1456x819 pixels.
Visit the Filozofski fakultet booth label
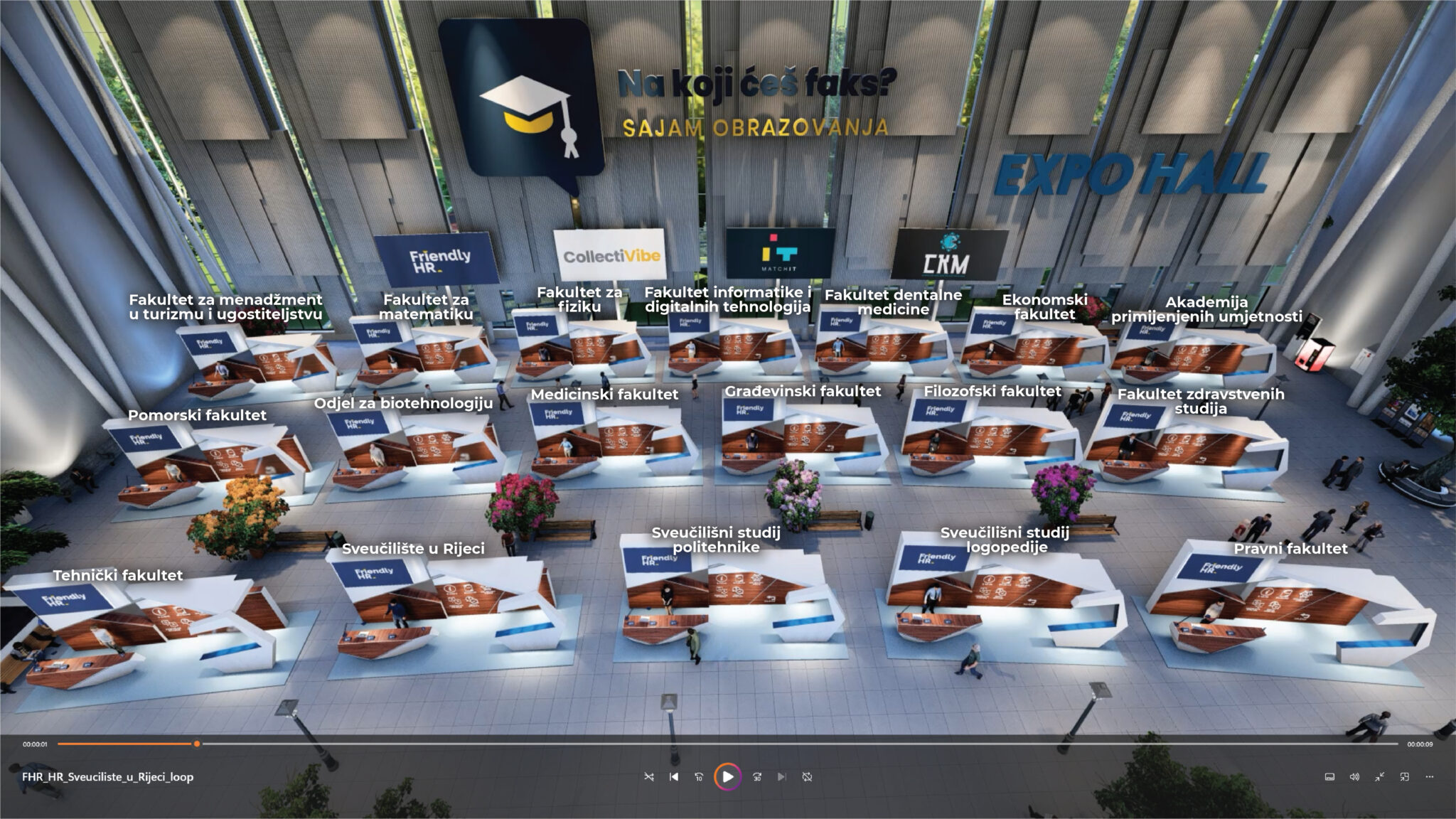pyautogui.click(x=992, y=391)
